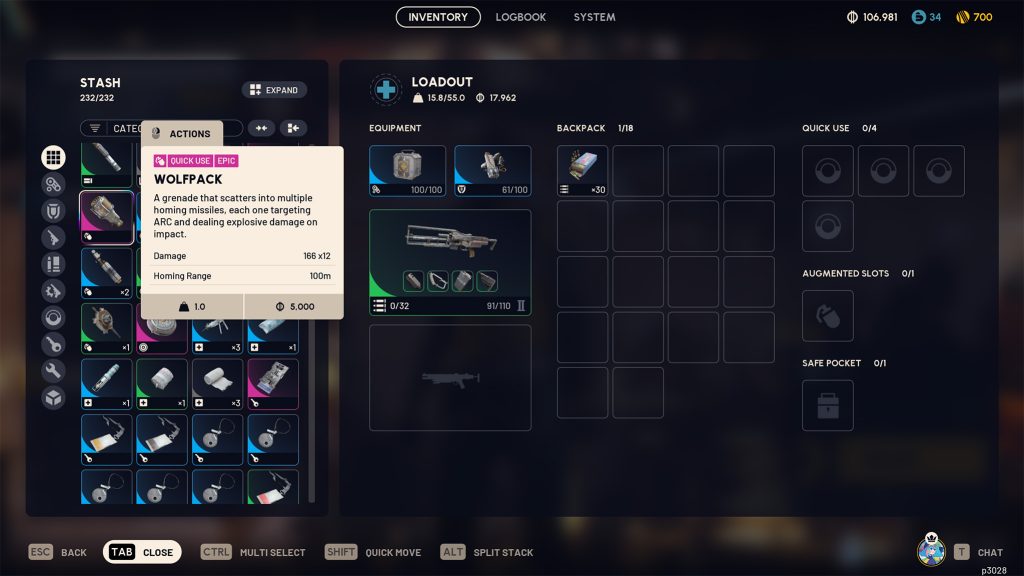Filter the stash by the cube category
Viewport: 1024px width, 576px height.
(53, 398)
